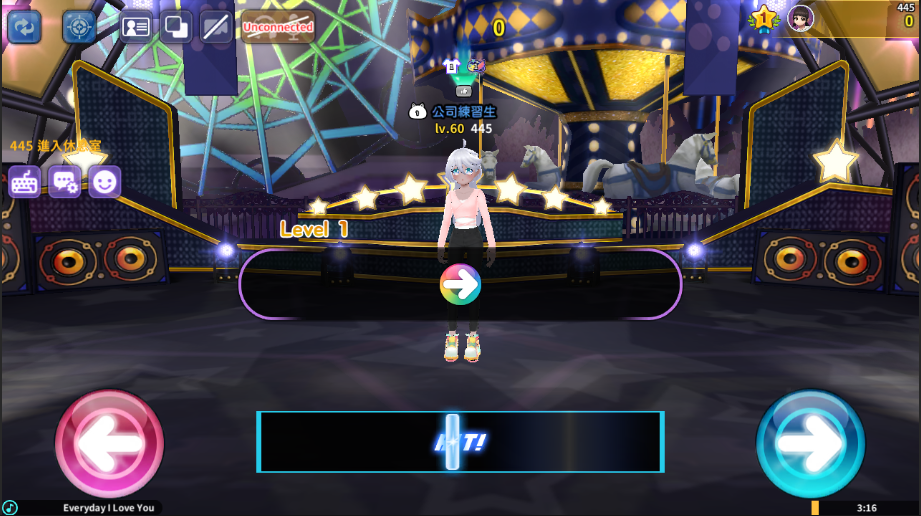The width and height of the screenshot is (921, 516).
Task: Click the overlapping squares icon
Action: [x=176, y=27]
